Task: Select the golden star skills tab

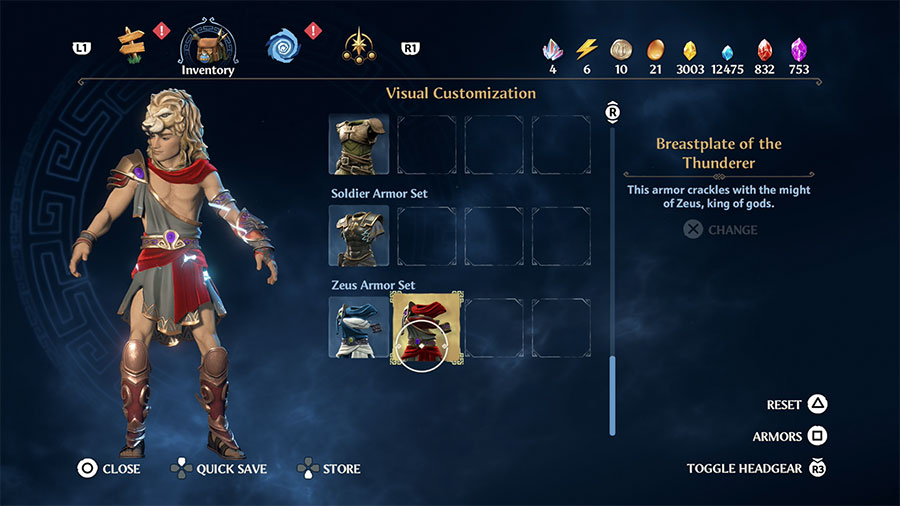Action: [x=357, y=45]
